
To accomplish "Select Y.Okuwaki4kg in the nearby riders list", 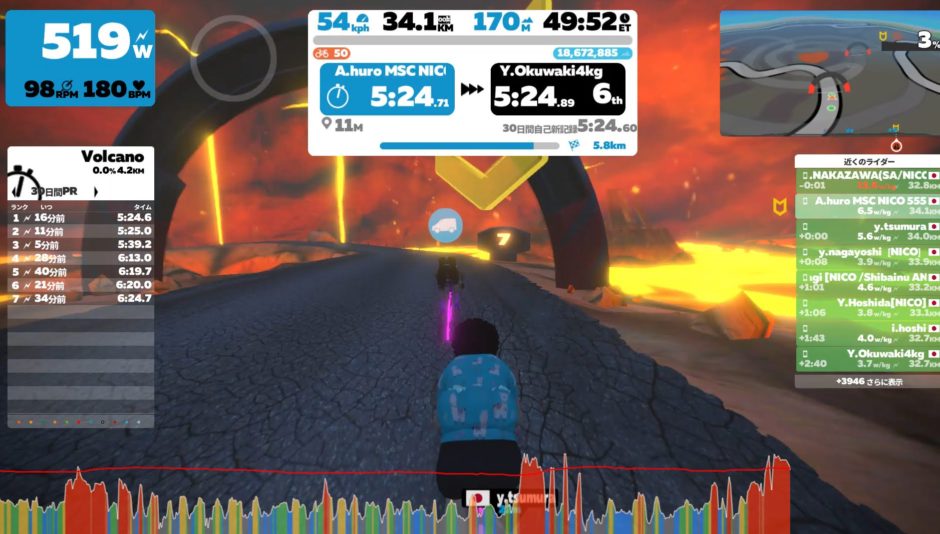I will pos(866,358).
